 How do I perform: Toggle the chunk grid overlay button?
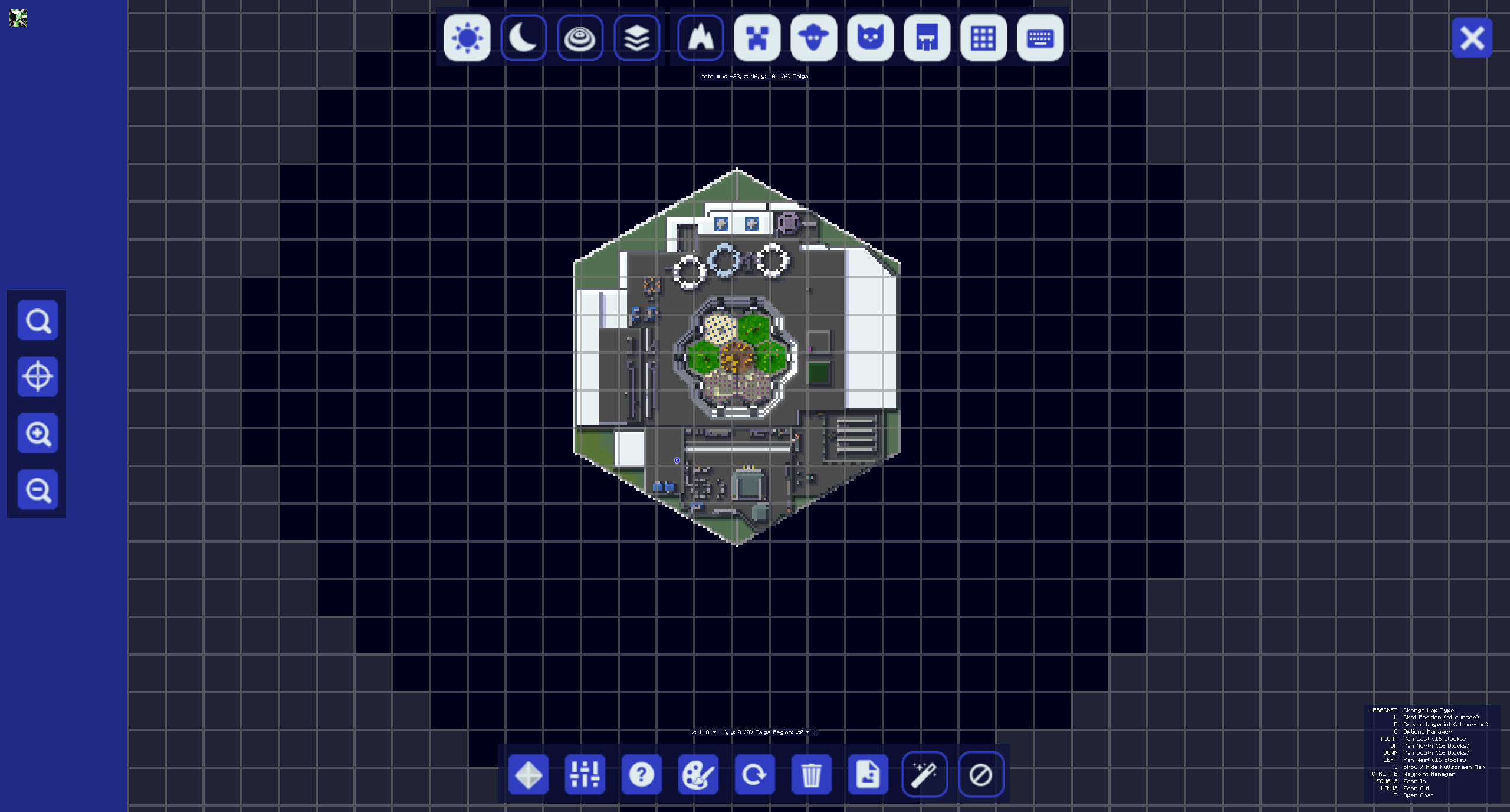point(983,38)
